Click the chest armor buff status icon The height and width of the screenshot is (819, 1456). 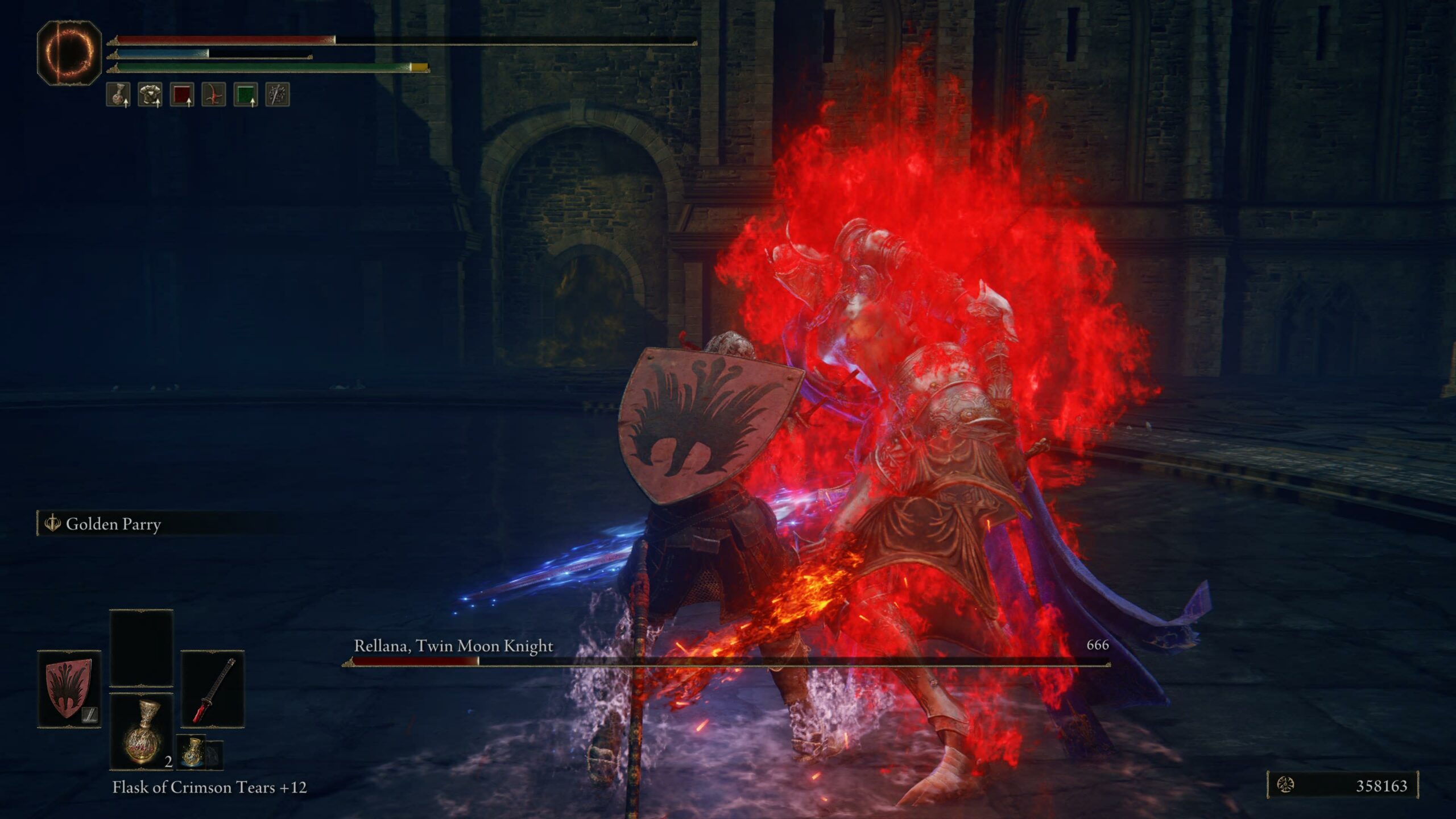click(x=150, y=94)
